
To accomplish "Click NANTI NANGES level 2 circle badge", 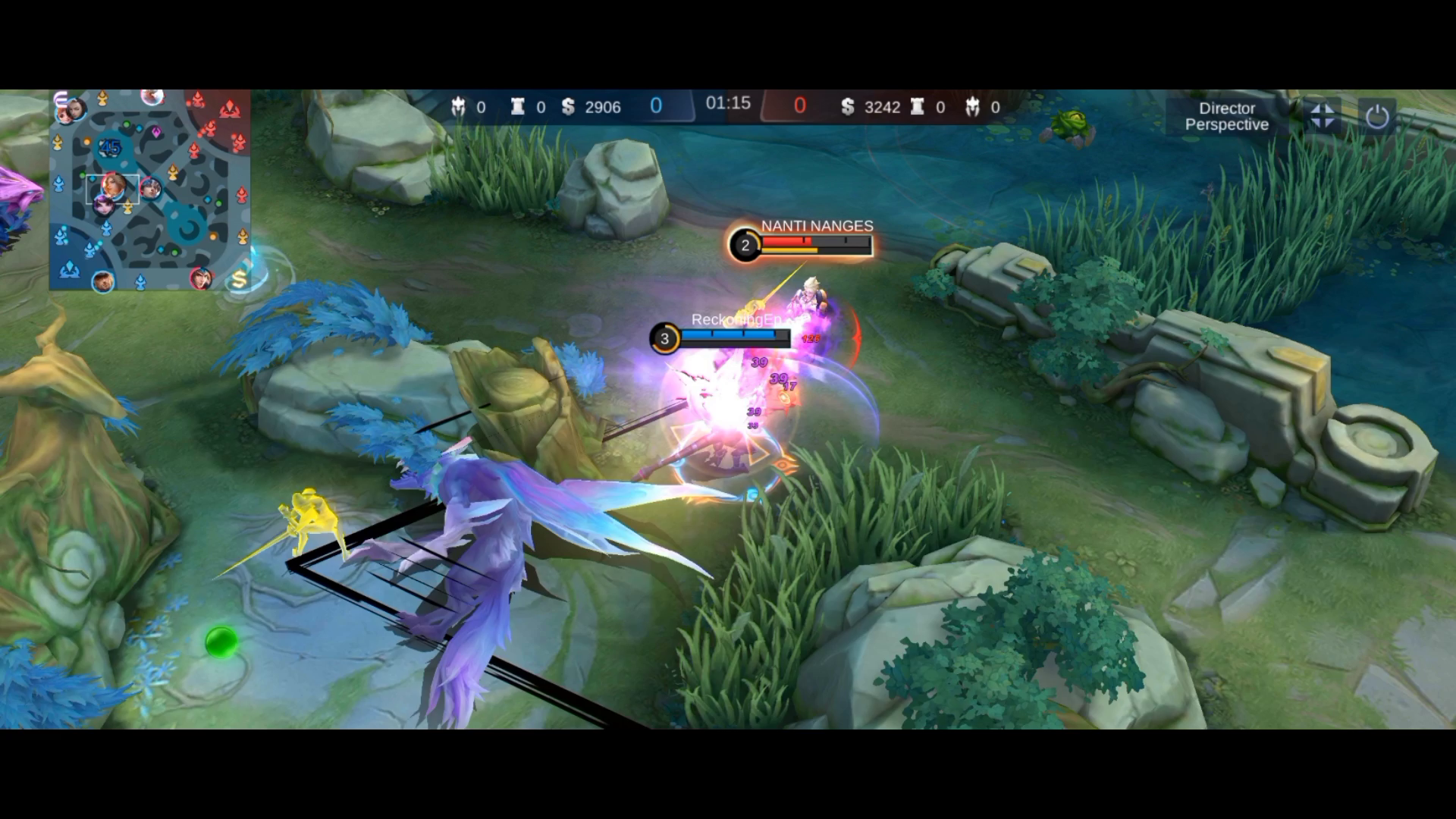I will (x=744, y=244).
